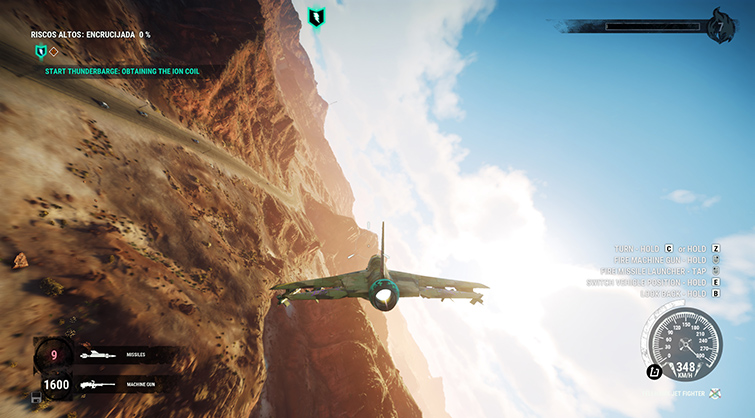755x418 pixels.
Task: Click the teal mission waypoint marker at top
Action: tap(317, 17)
